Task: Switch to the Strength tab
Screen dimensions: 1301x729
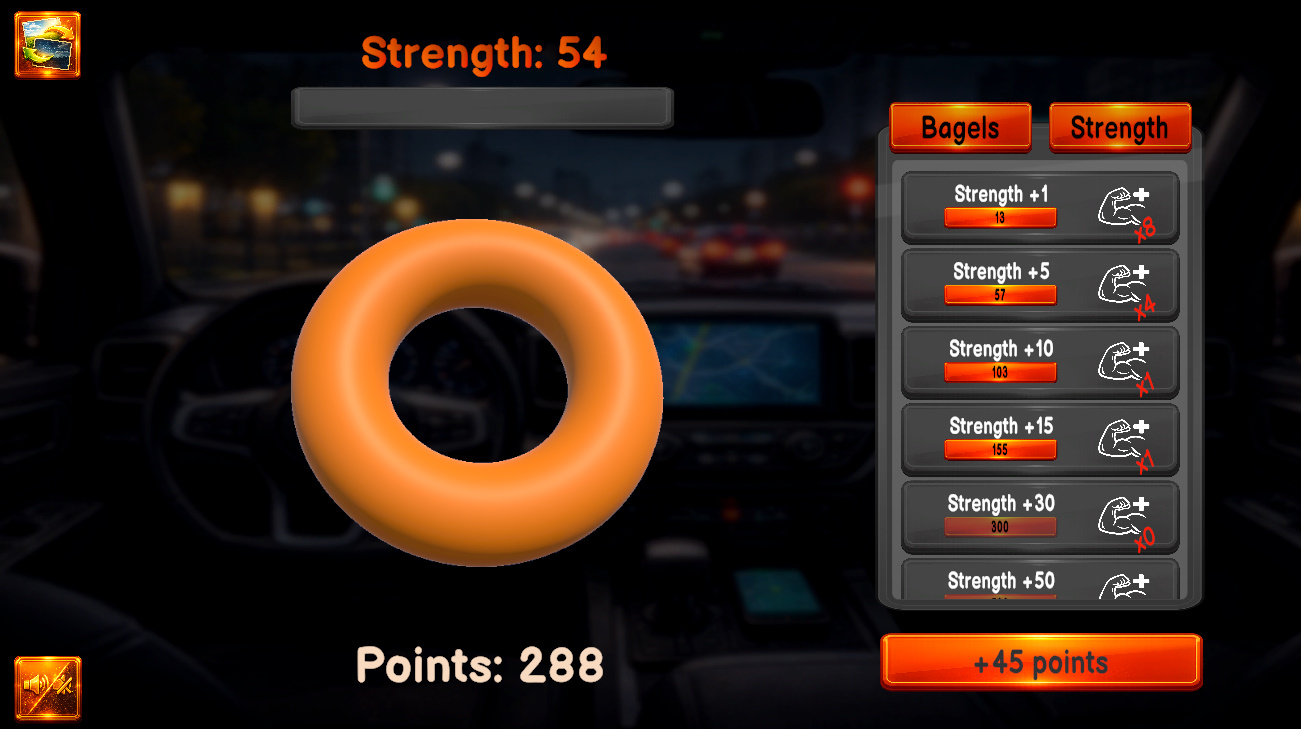Action: [1119, 127]
